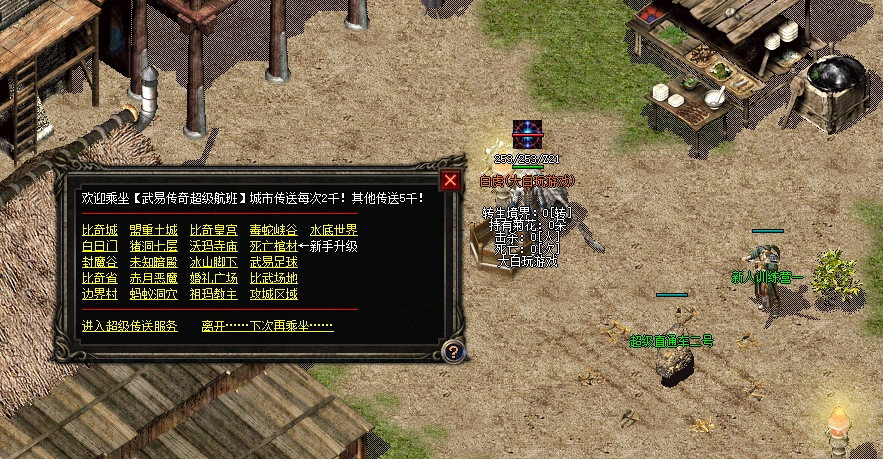Go to 白日门

click(x=99, y=246)
